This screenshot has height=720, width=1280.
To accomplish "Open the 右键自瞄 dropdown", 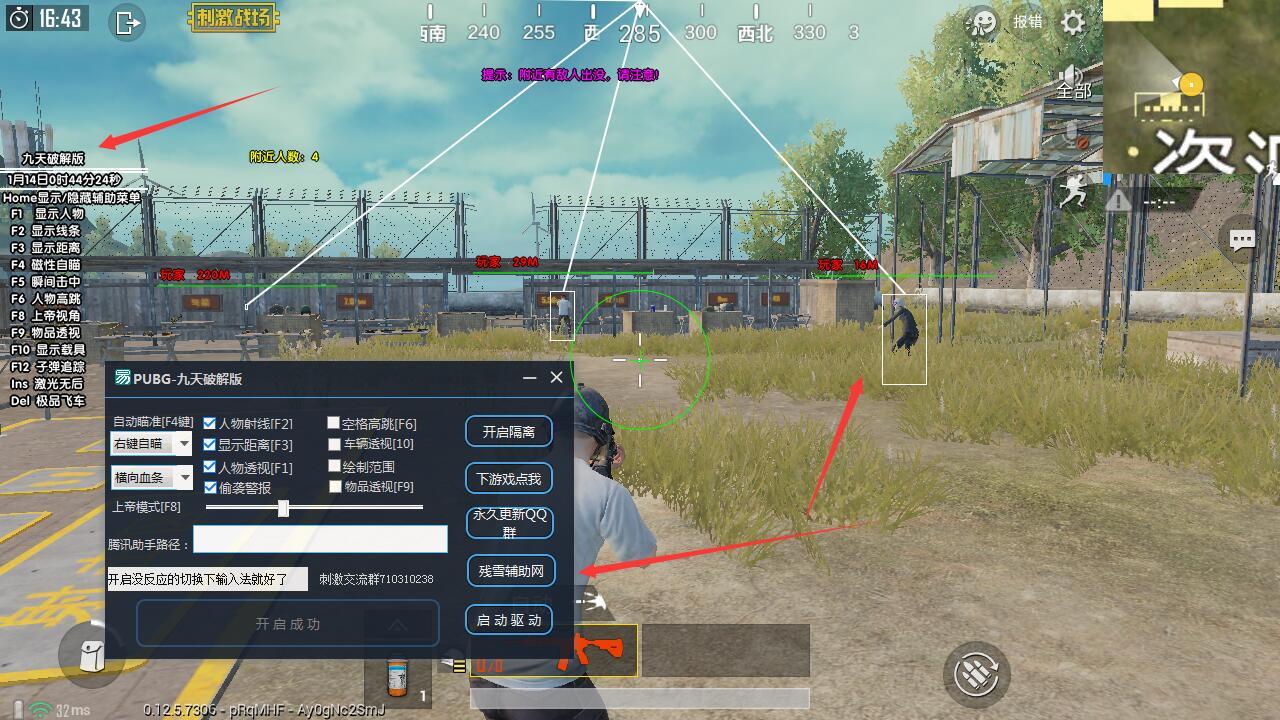I will coord(150,443).
